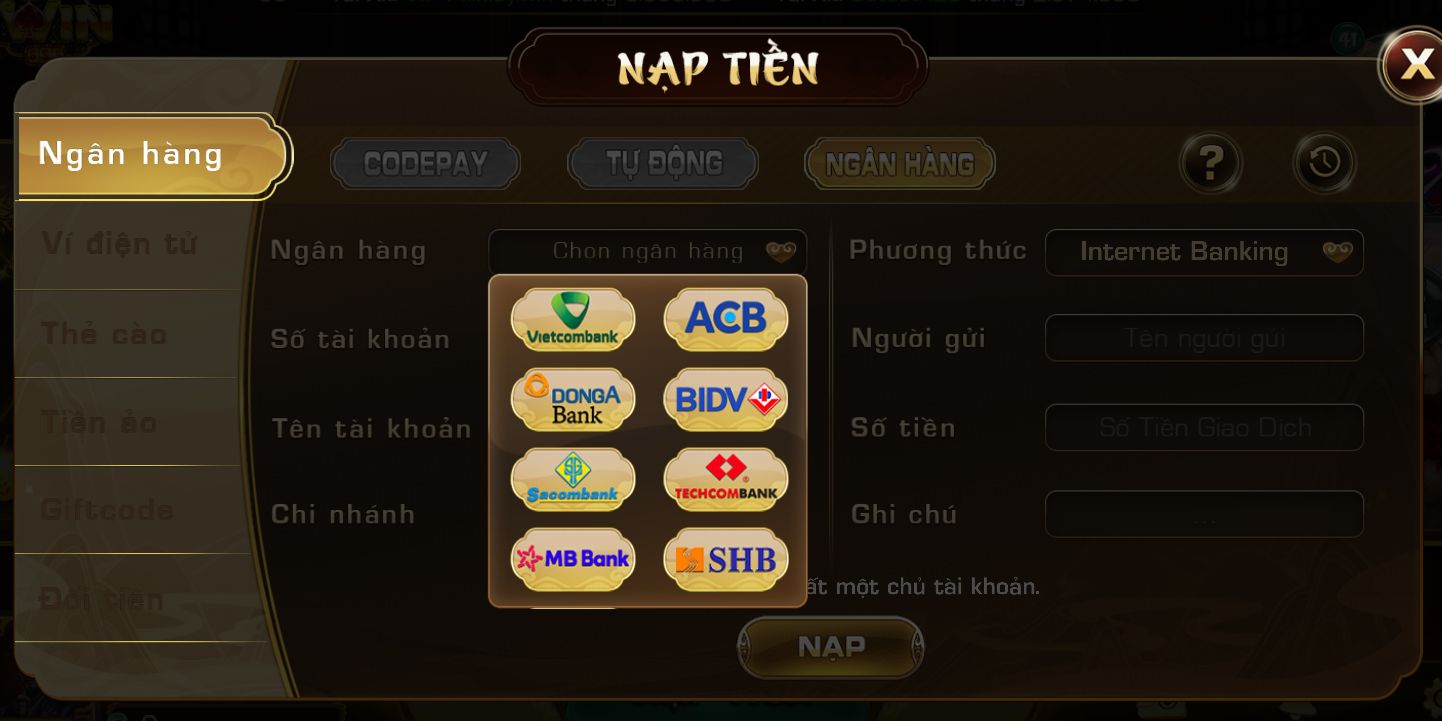The image size is (1442, 721).
Task: Open the Chọn ngân hàng dropdown
Action: [x=648, y=251]
